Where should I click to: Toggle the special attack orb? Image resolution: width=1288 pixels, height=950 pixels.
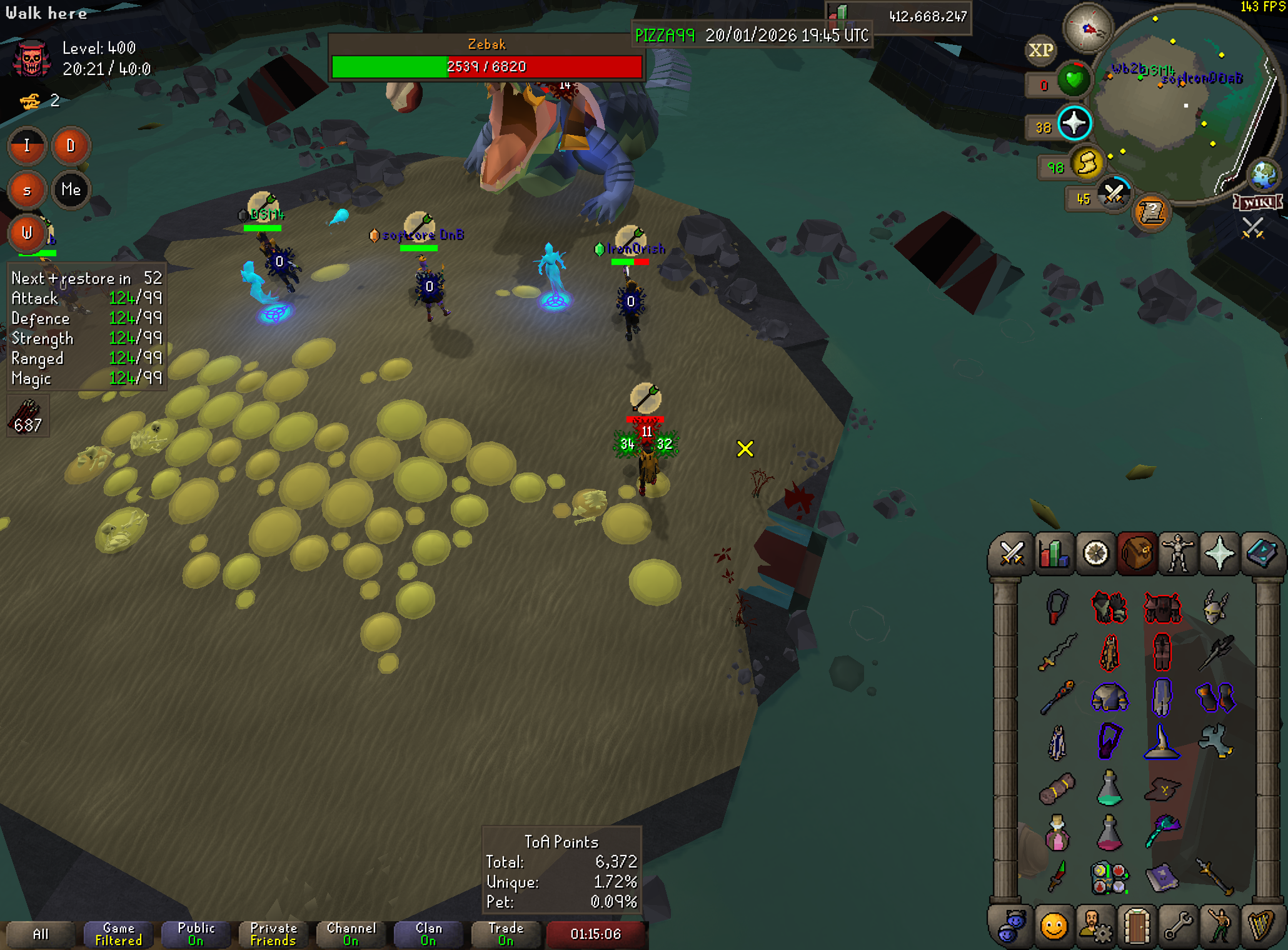[x=1114, y=194]
